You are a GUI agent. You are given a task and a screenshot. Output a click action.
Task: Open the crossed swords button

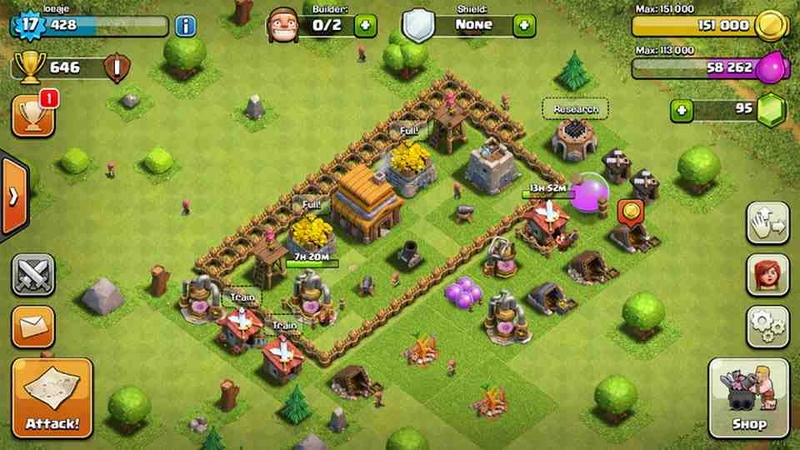click(x=33, y=275)
